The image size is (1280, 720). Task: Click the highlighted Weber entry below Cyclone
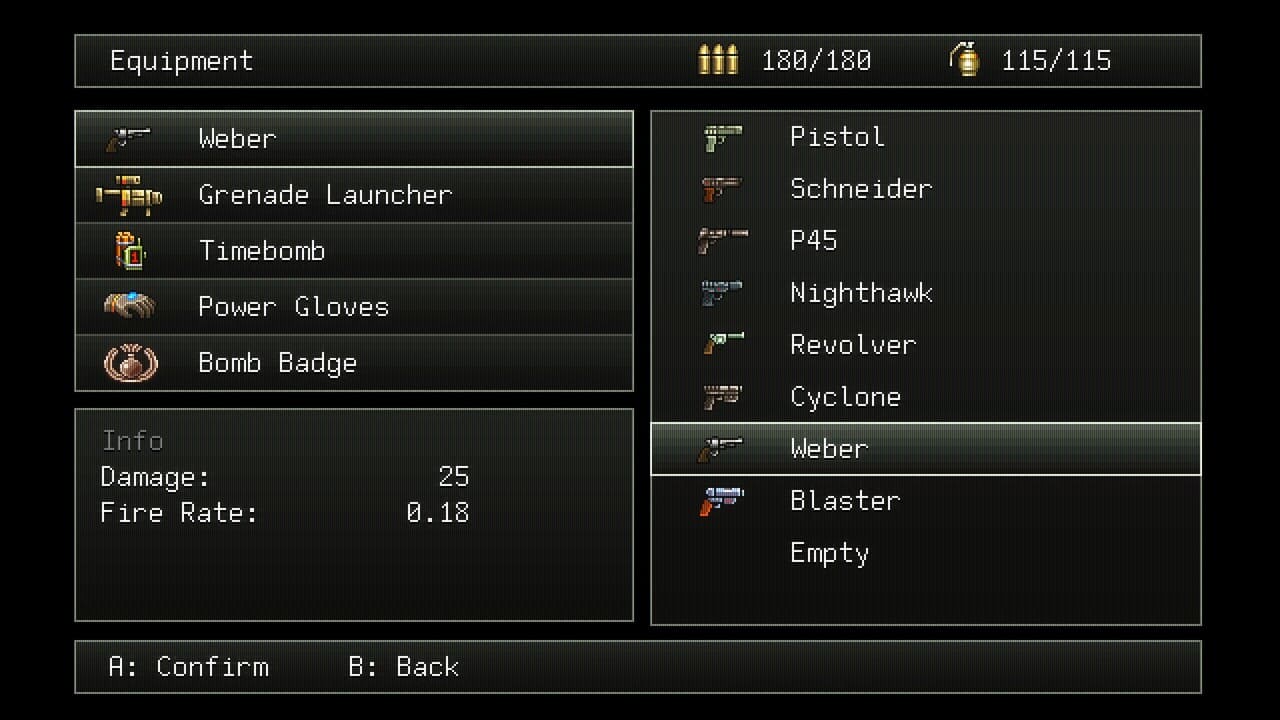point(828,449)
